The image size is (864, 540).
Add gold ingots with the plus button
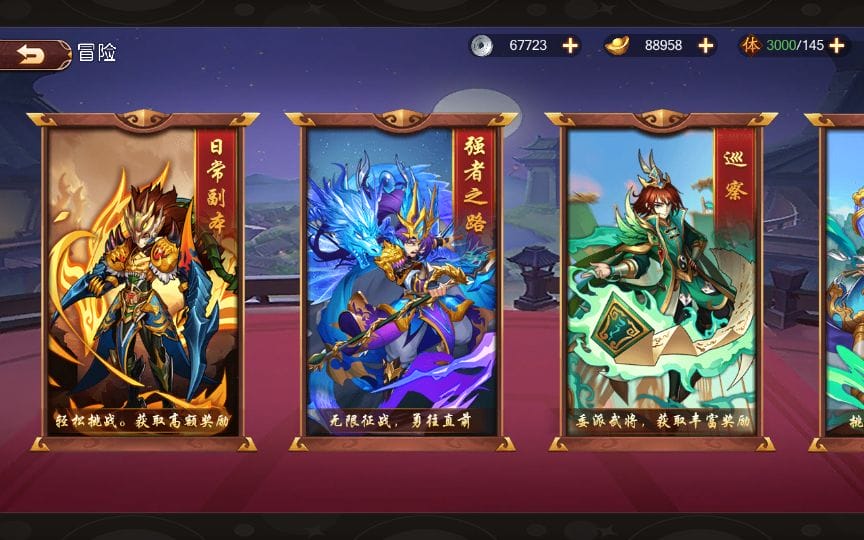point(706,45)
